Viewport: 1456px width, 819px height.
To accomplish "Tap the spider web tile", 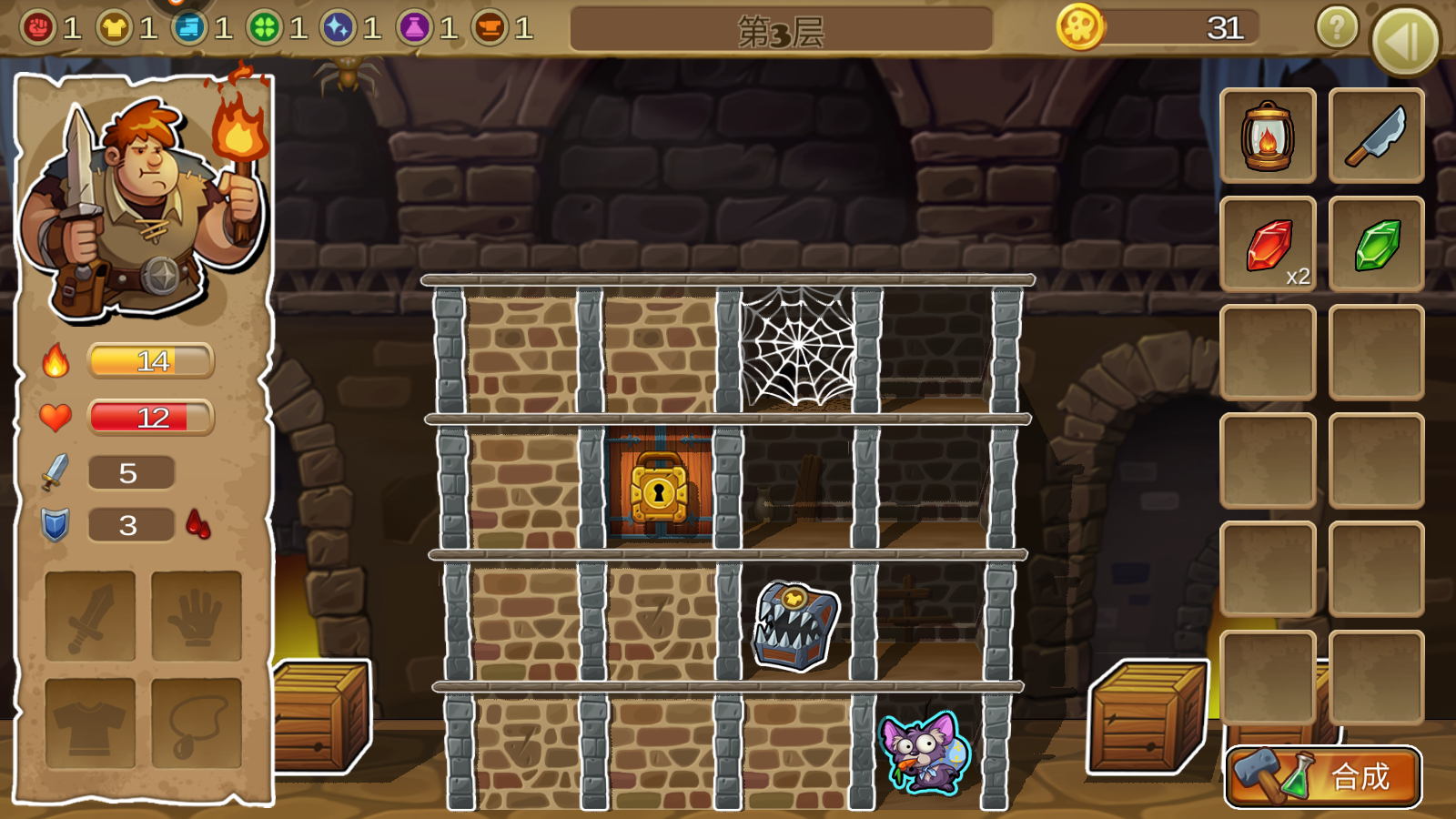I will (x=797, y=348).
